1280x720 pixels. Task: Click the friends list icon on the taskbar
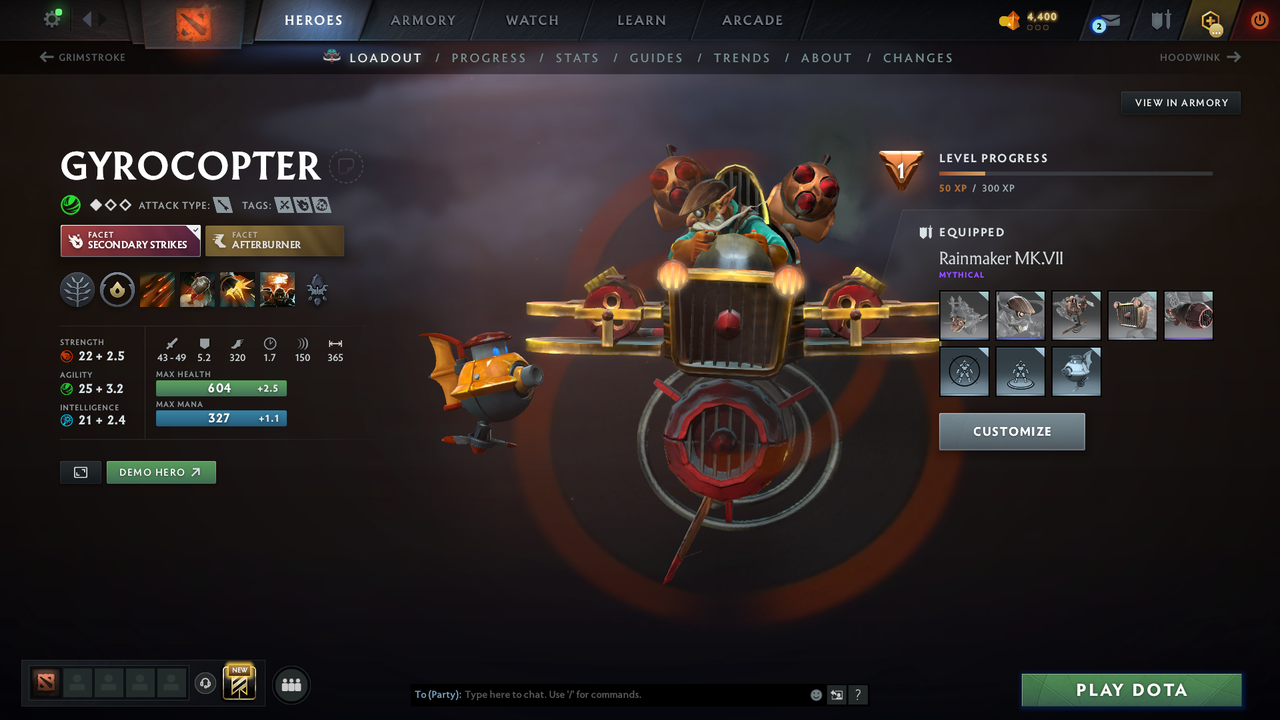(290, 684)
